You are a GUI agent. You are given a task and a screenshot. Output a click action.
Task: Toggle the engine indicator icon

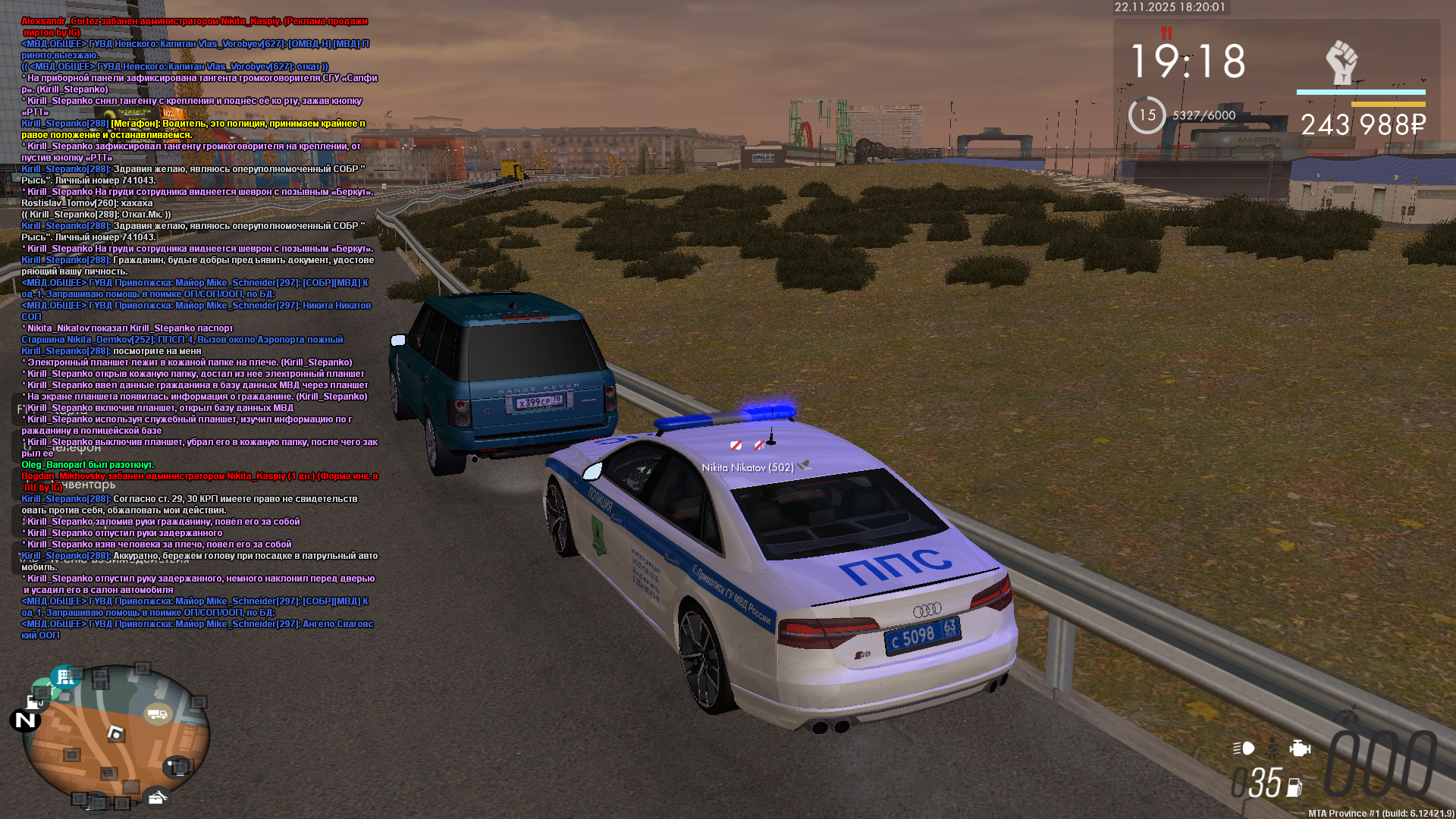(x=1300, y=748)
